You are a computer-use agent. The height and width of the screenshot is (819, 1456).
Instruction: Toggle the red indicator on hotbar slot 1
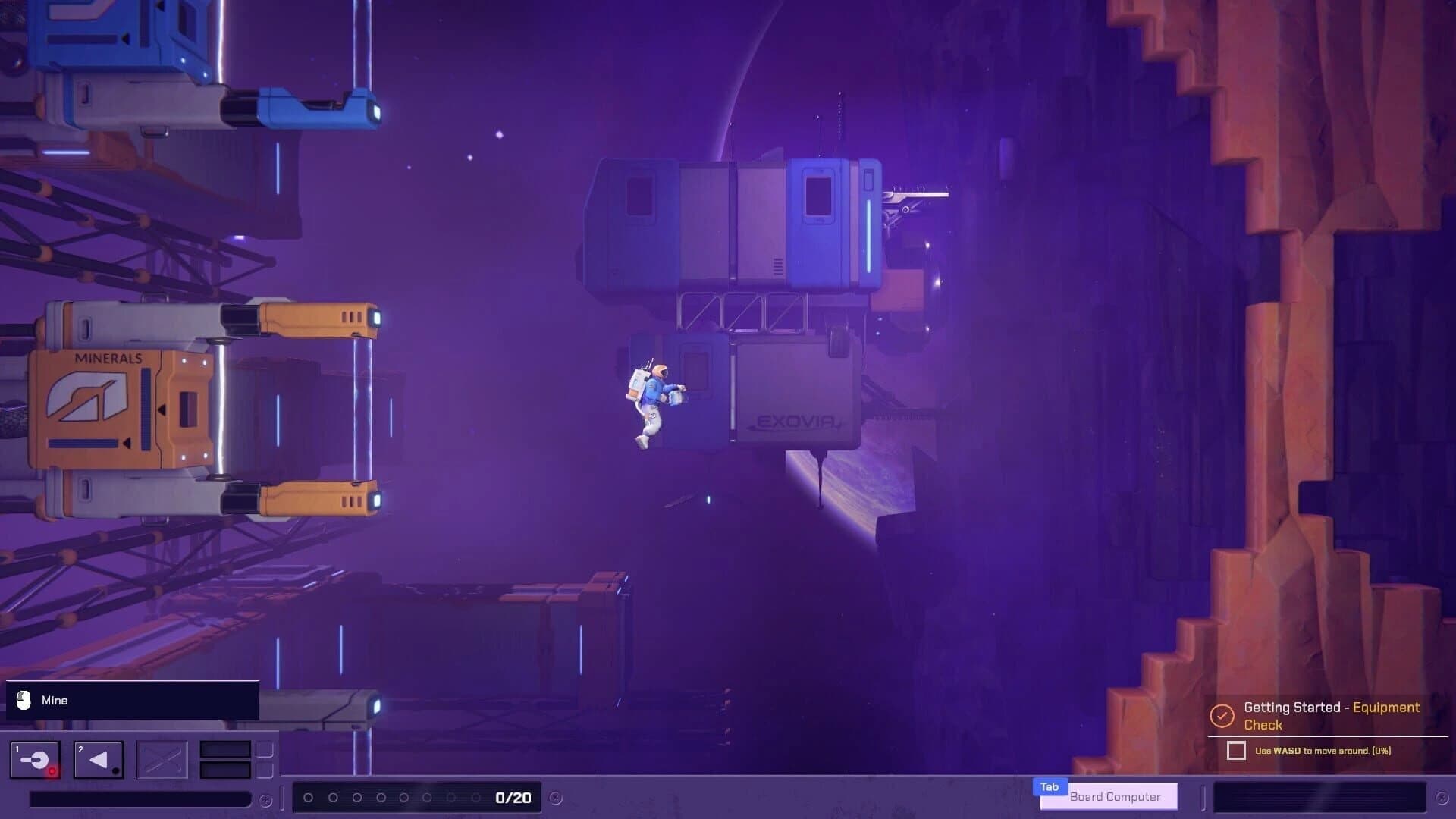(x=52, y=770)
